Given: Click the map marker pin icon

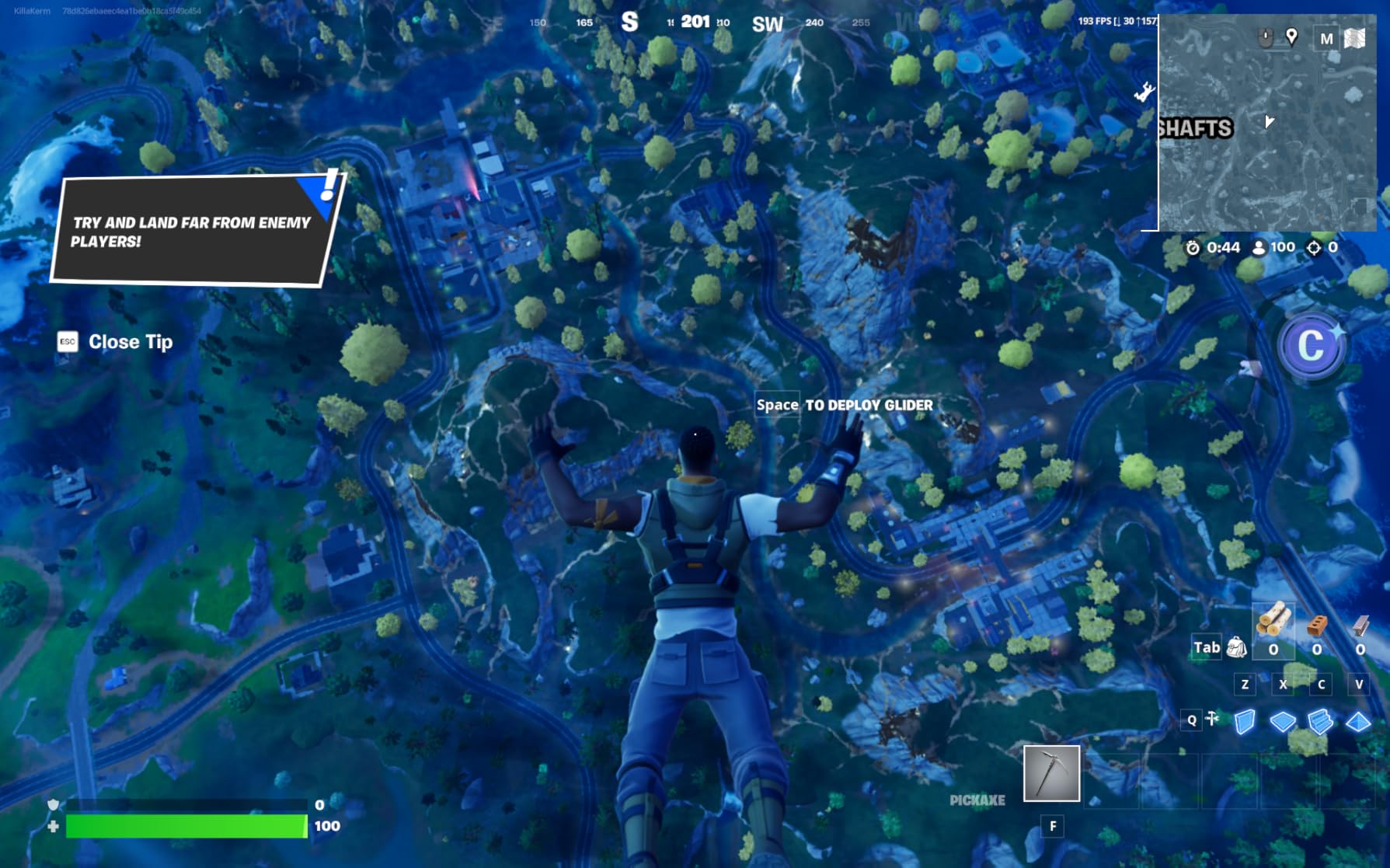Looking at the screenshot, I should coord(1291,37).
